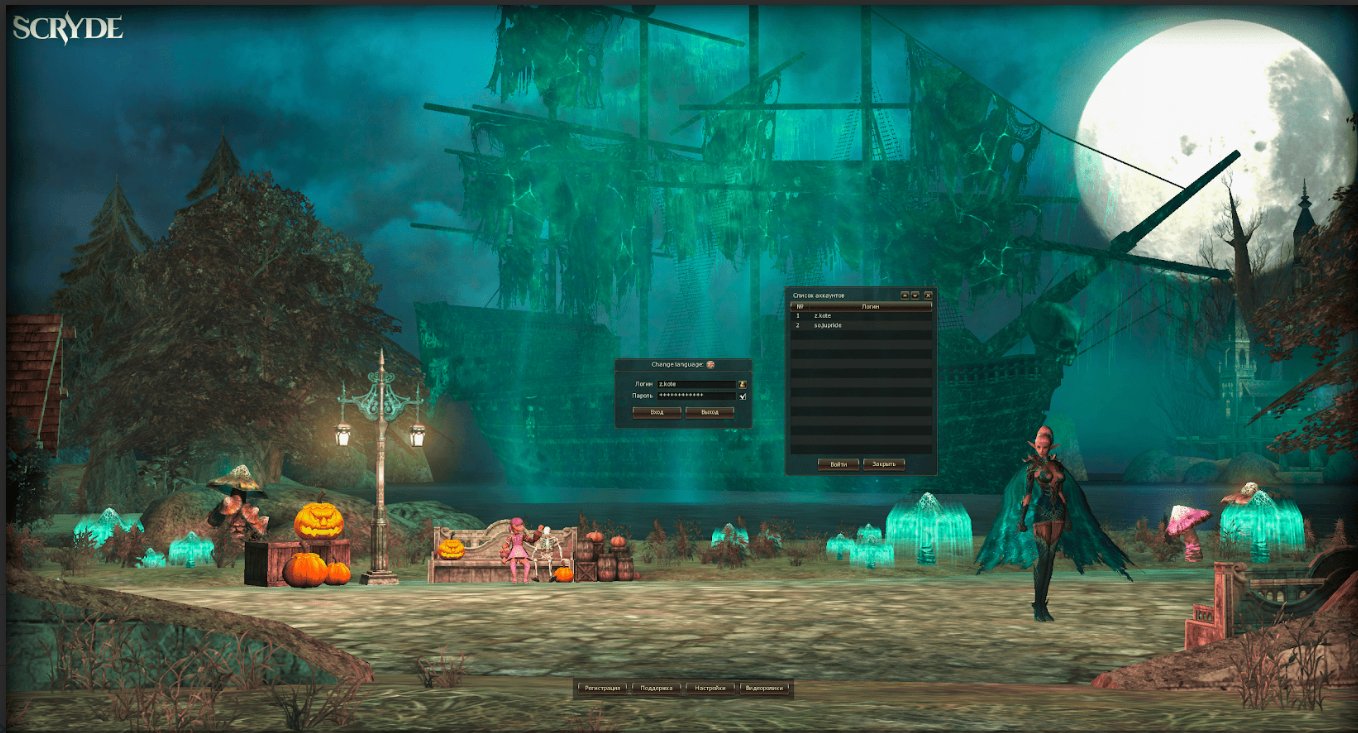Focus the Пароль password field
Viewport: 1358px width, 733px height.
tap(696, 396)
